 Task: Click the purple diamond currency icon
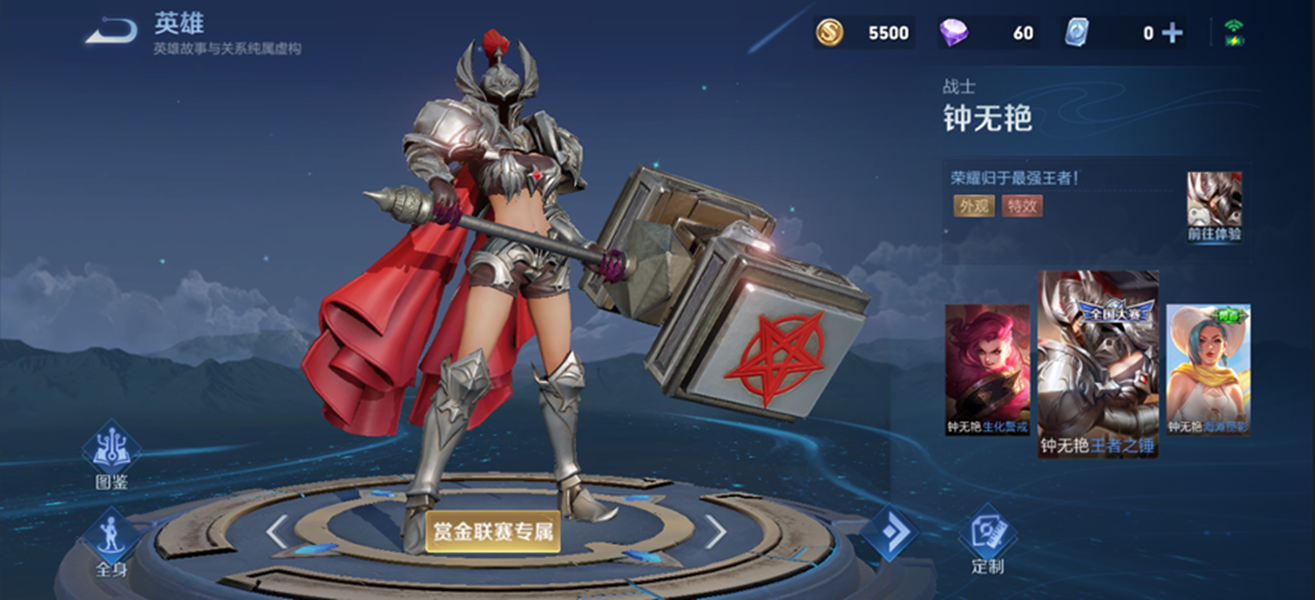click(953, 33)
